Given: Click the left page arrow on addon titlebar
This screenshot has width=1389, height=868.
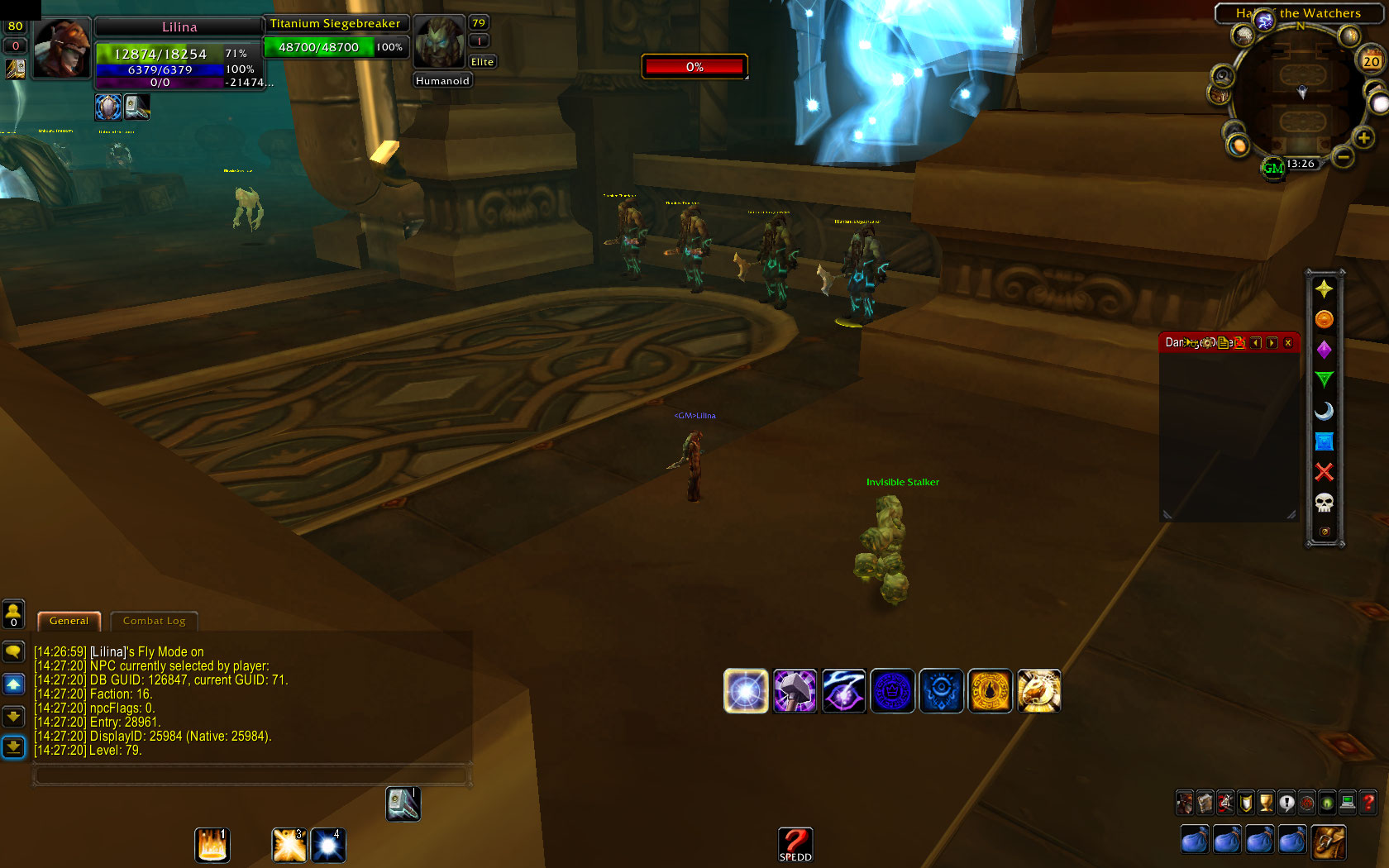Looking at the screenshot, I should [1256, 343].
